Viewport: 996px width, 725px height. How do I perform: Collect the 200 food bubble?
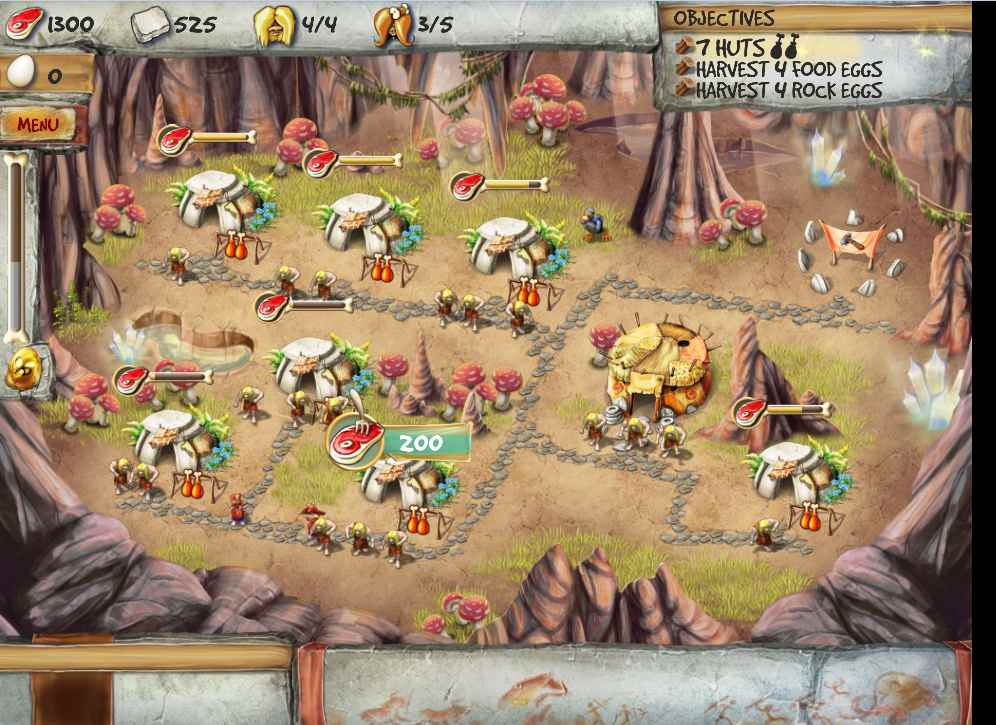click(x=398, y=441)
